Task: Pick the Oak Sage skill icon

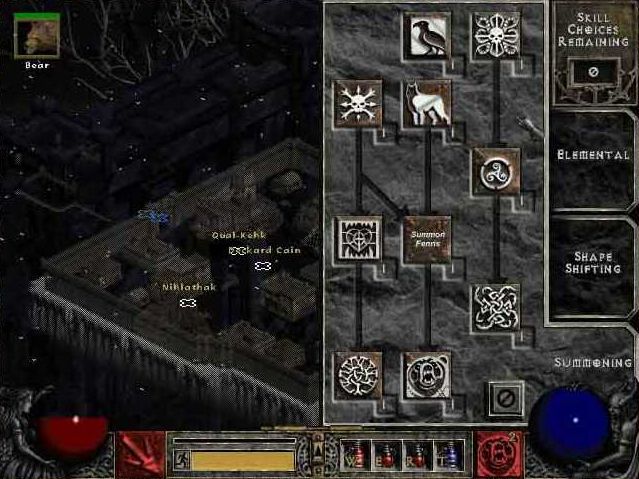Action: pos(358,103)
